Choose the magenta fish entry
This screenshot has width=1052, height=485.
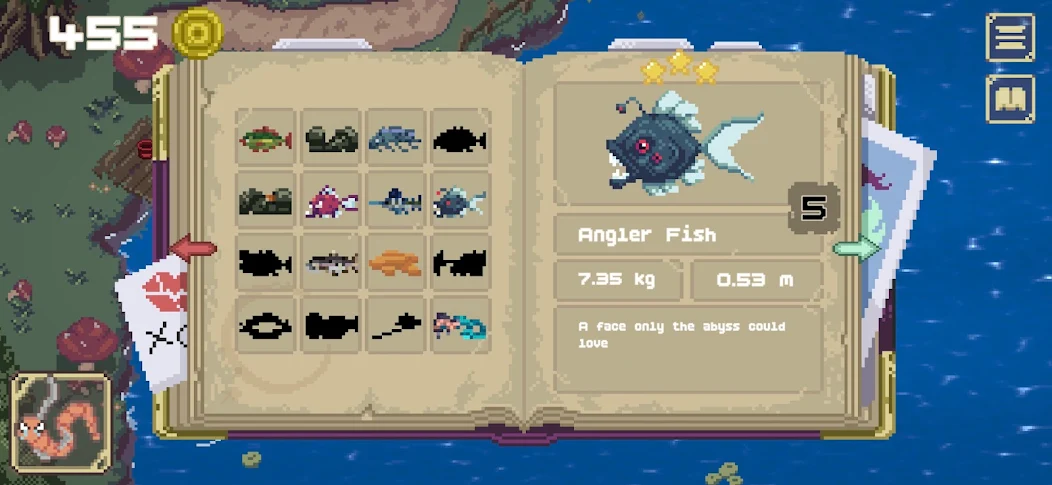click(331, 201)
